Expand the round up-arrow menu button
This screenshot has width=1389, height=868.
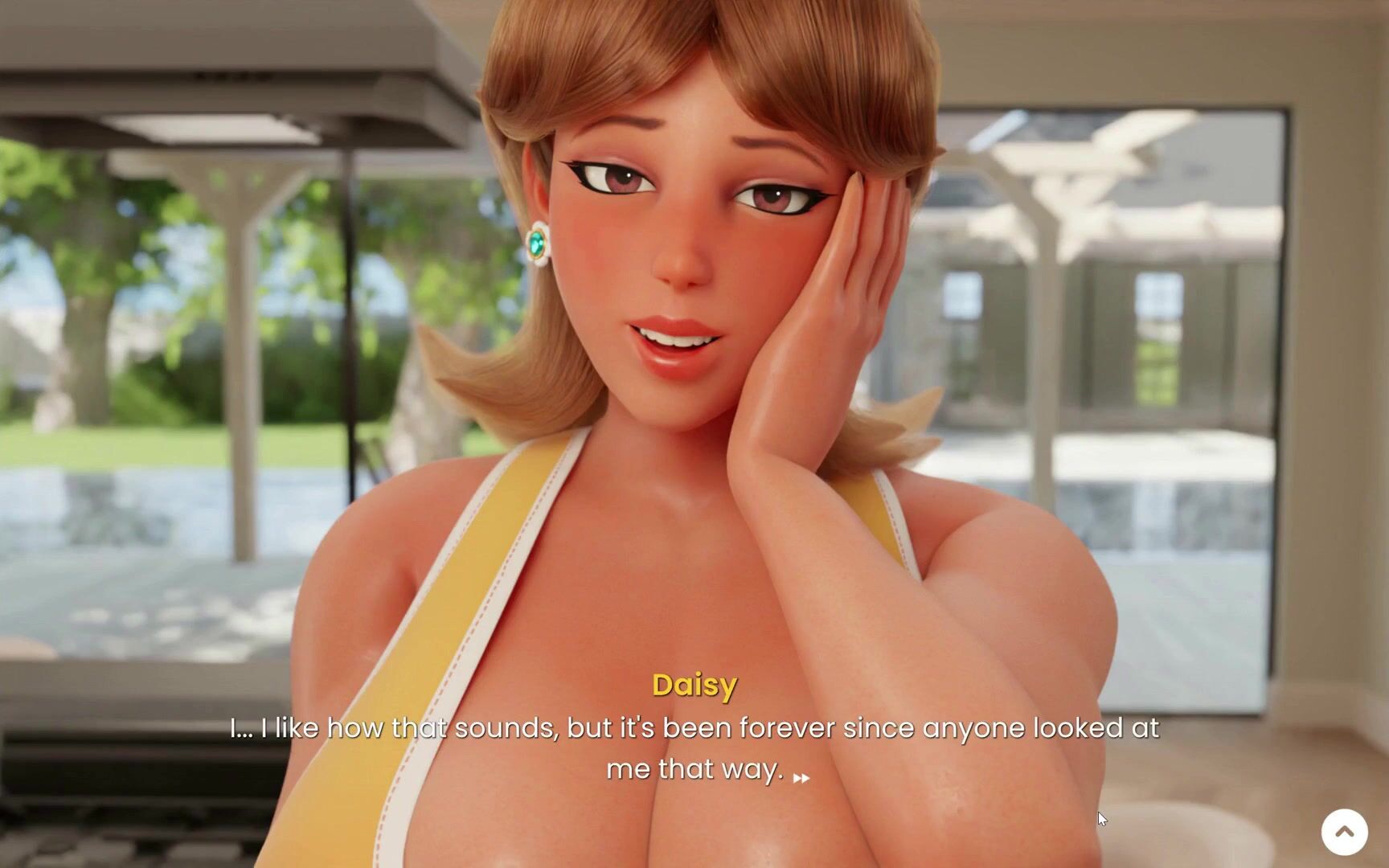coord(1344,831)
